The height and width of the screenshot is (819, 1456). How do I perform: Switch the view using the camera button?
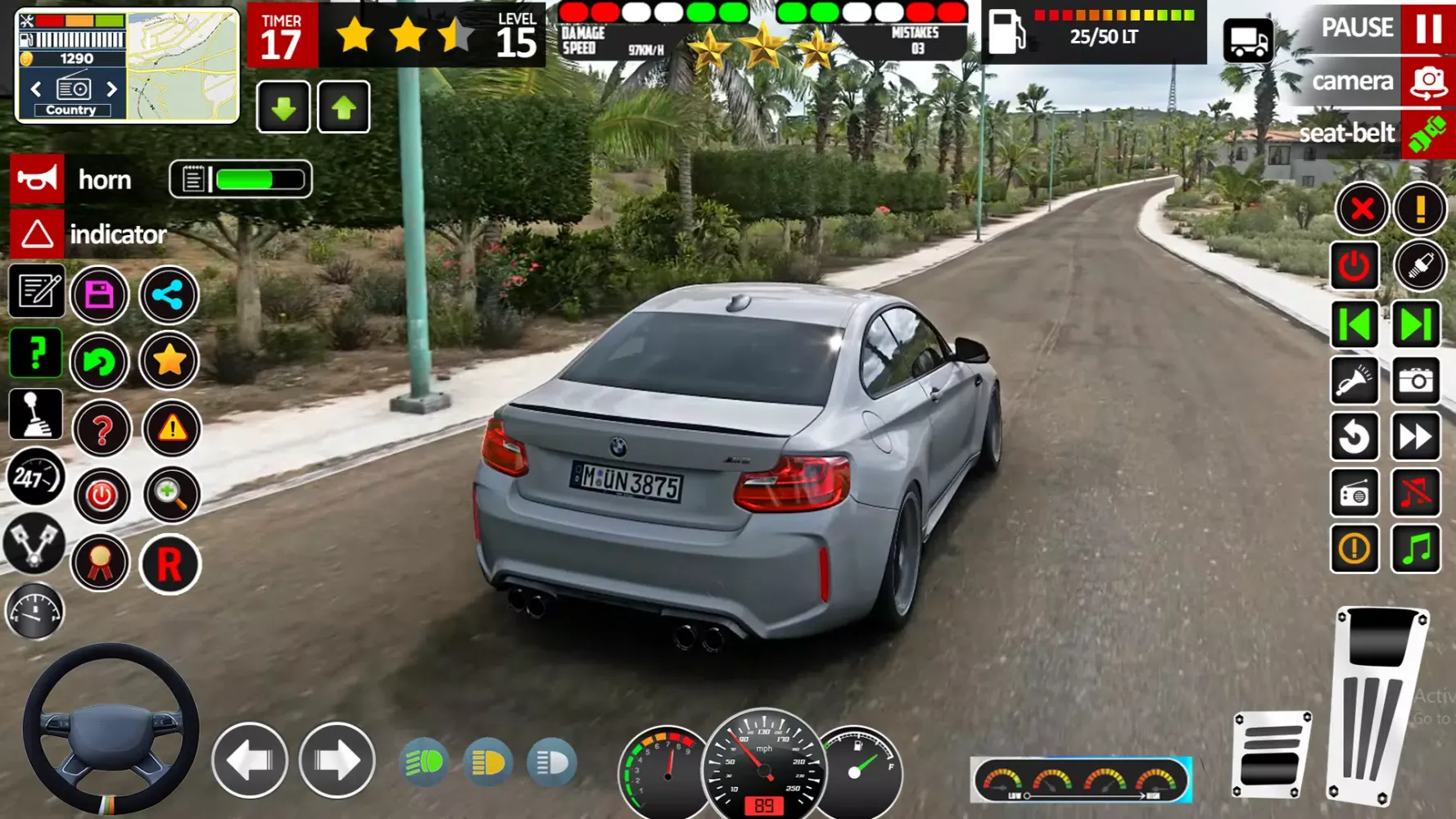point(1428,82)
